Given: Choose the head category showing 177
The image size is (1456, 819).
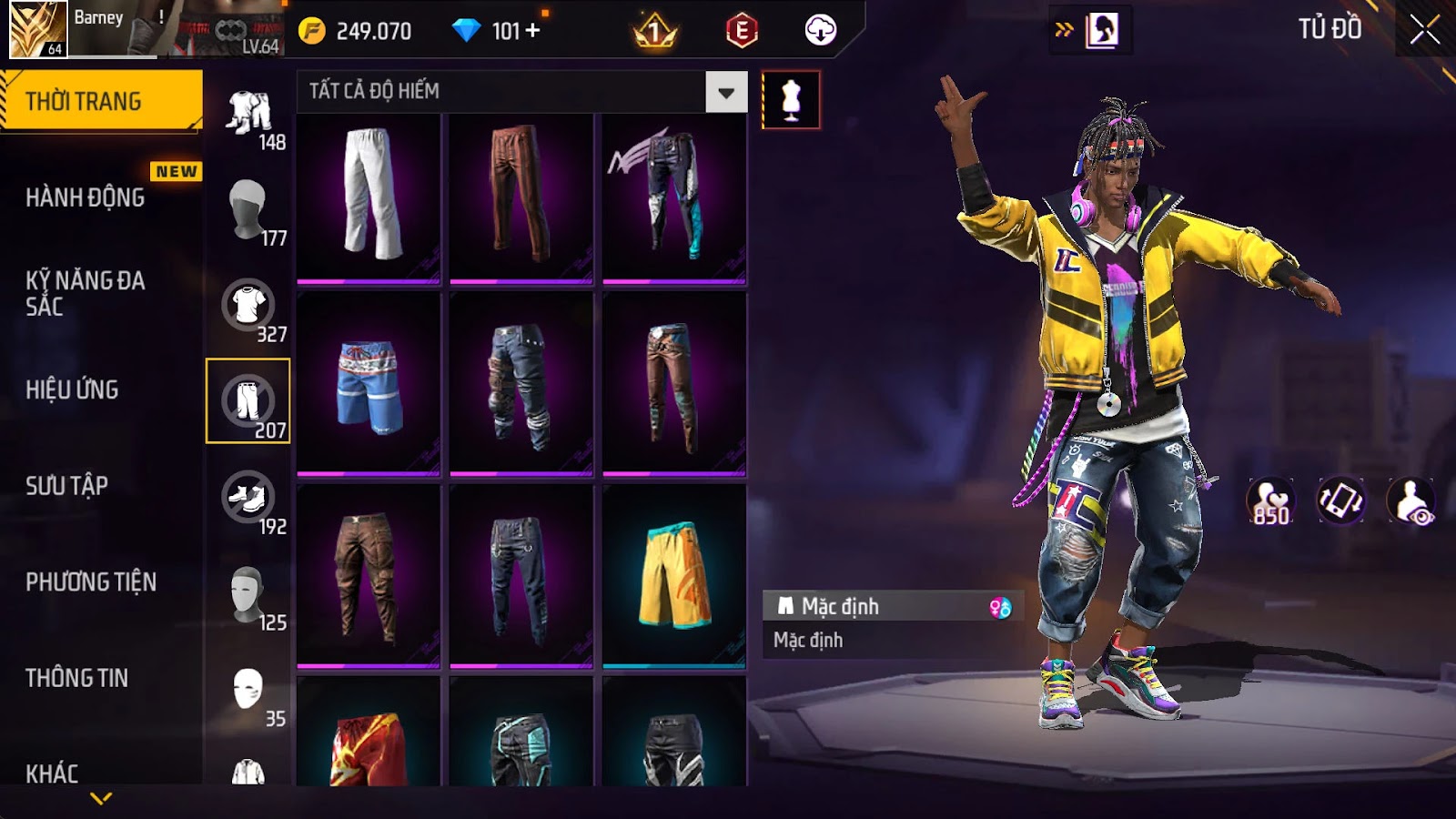Looking at the screenshot, I should (248, 210).
